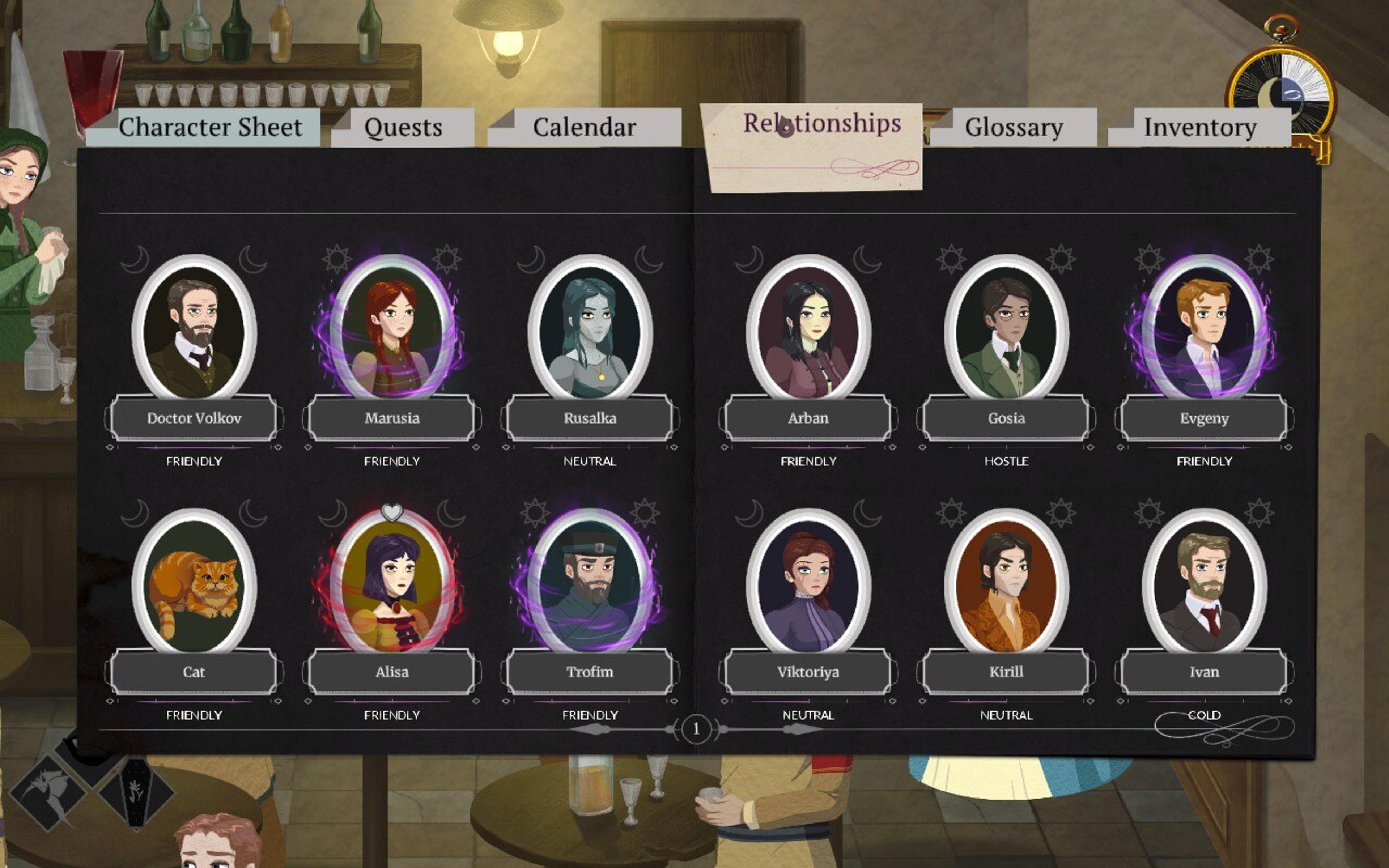The image size is (1389, 868).
Task: Select the Relationships tab
Action: (822, 124)
